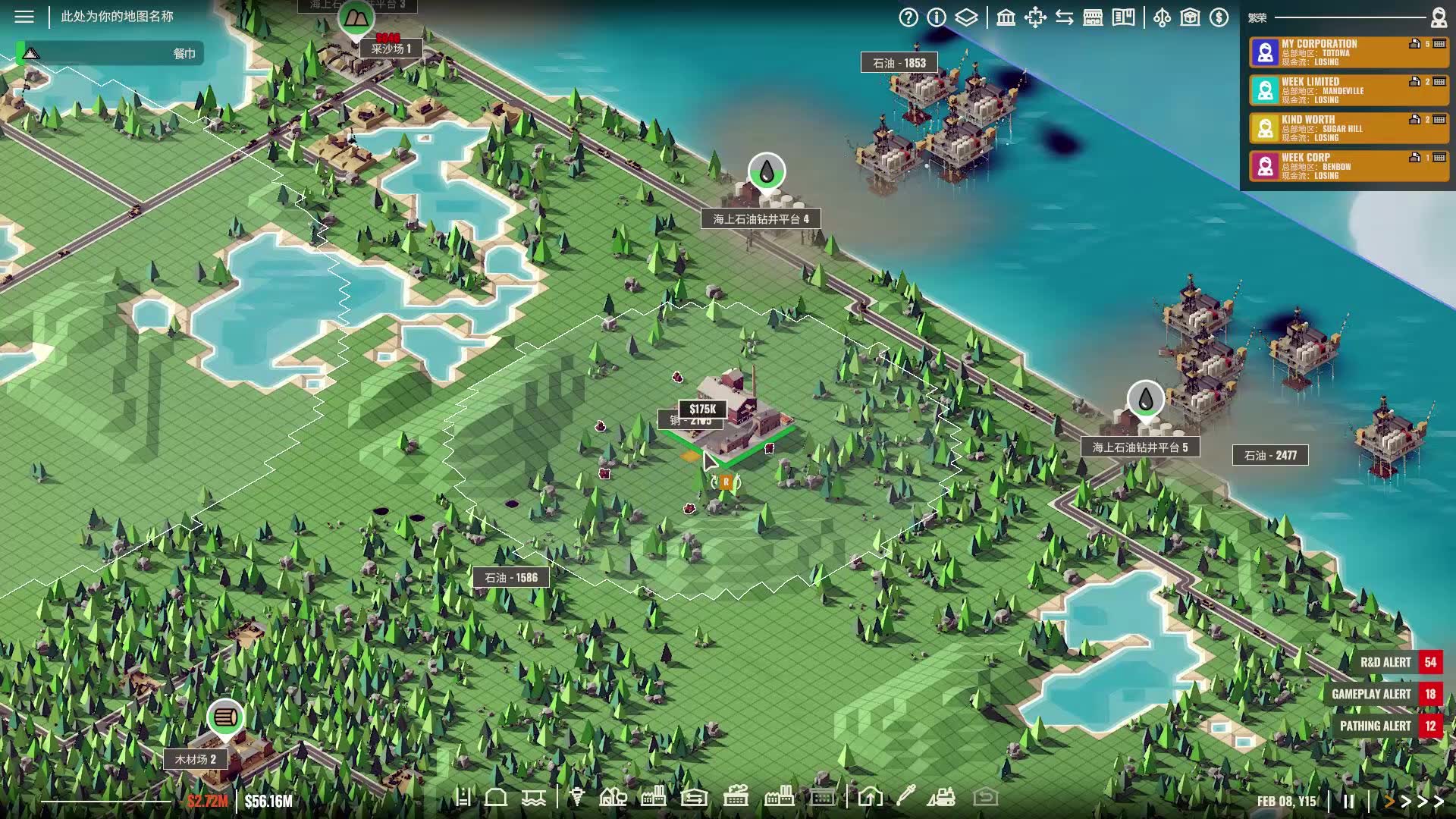Select the farm building category

613,797
